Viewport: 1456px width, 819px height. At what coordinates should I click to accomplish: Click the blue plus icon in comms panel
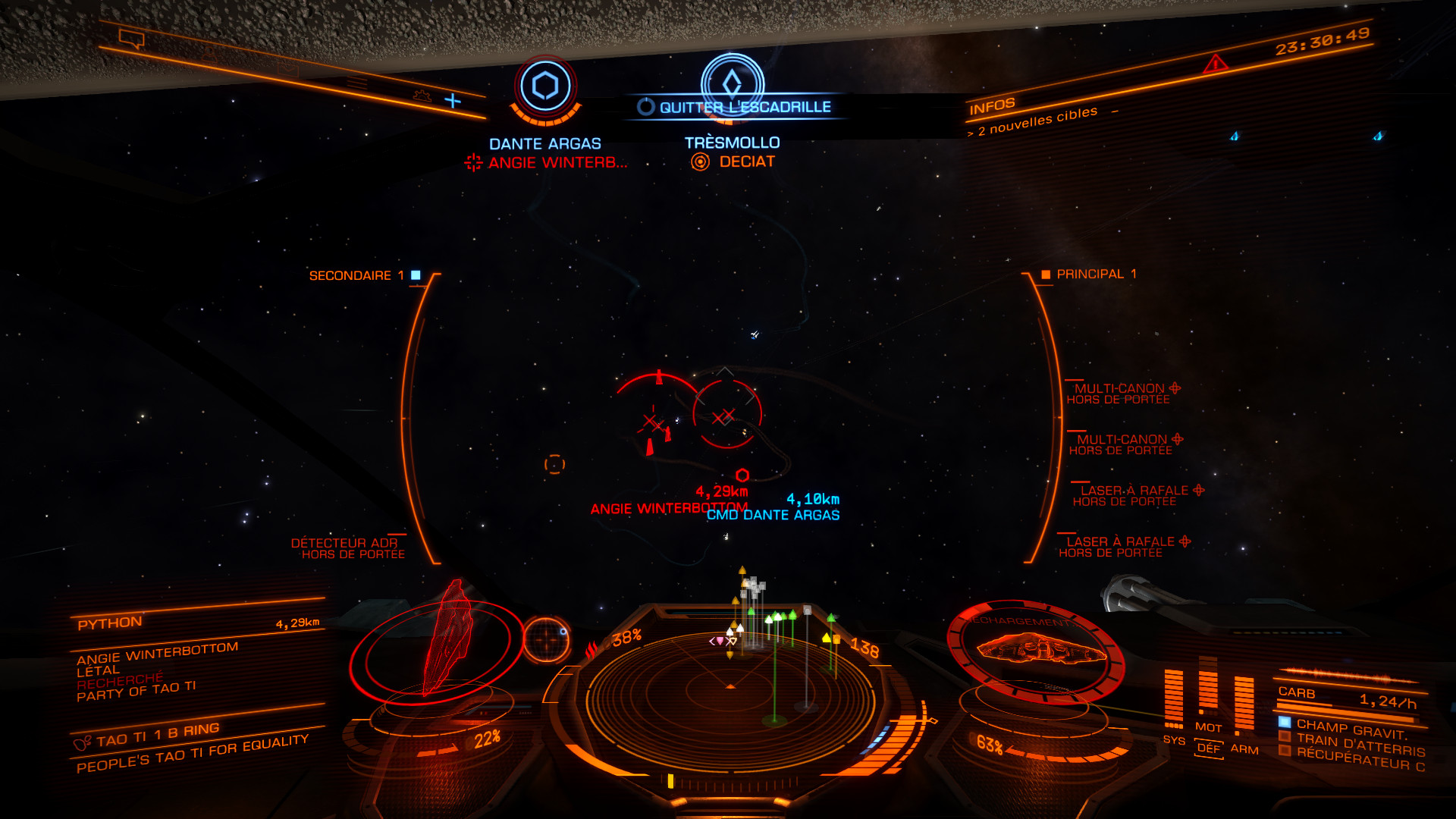[x=453, y=100]
